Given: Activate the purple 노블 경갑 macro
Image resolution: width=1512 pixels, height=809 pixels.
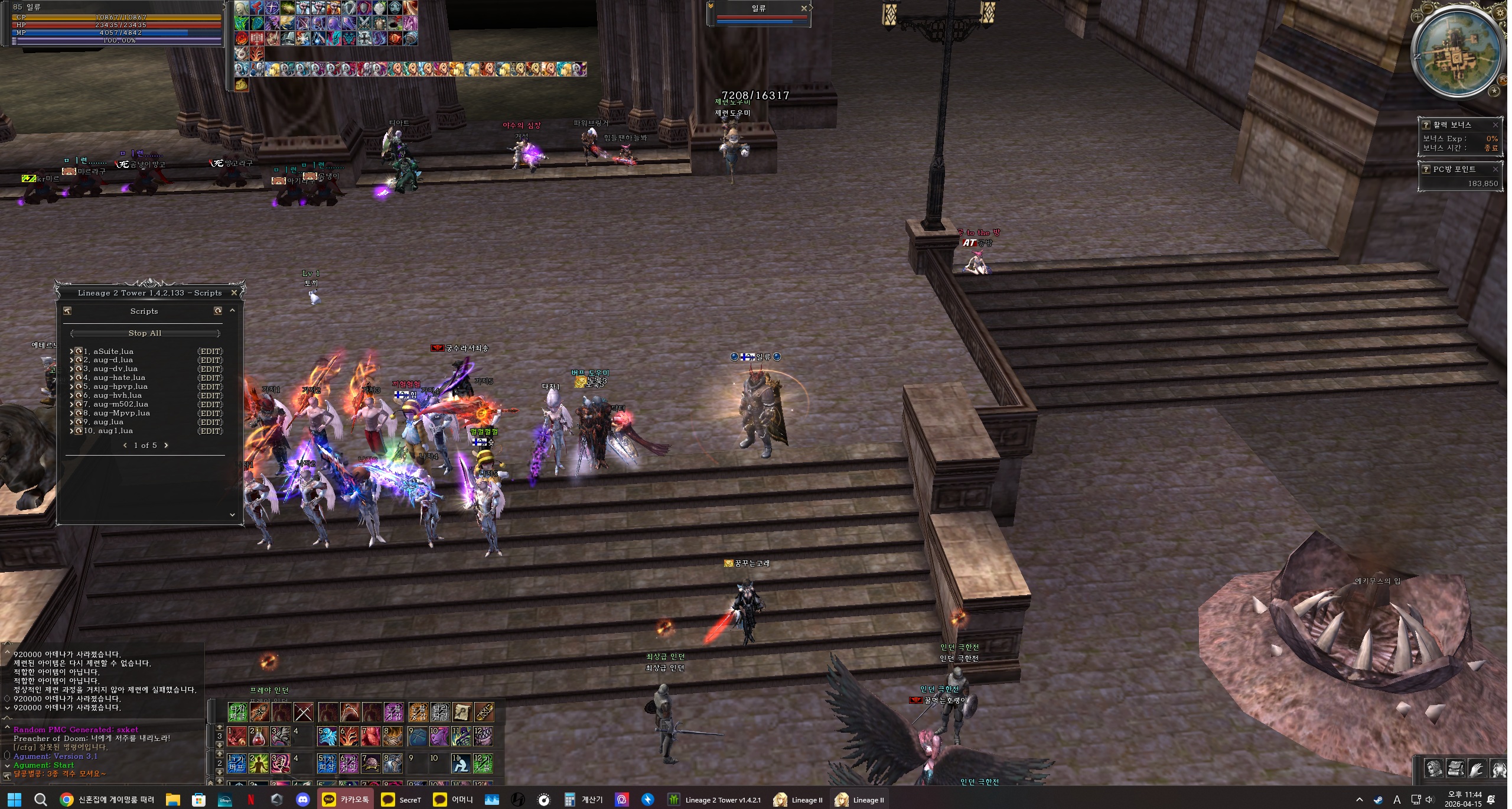Looking at the screenshot, I should point(393,713).
